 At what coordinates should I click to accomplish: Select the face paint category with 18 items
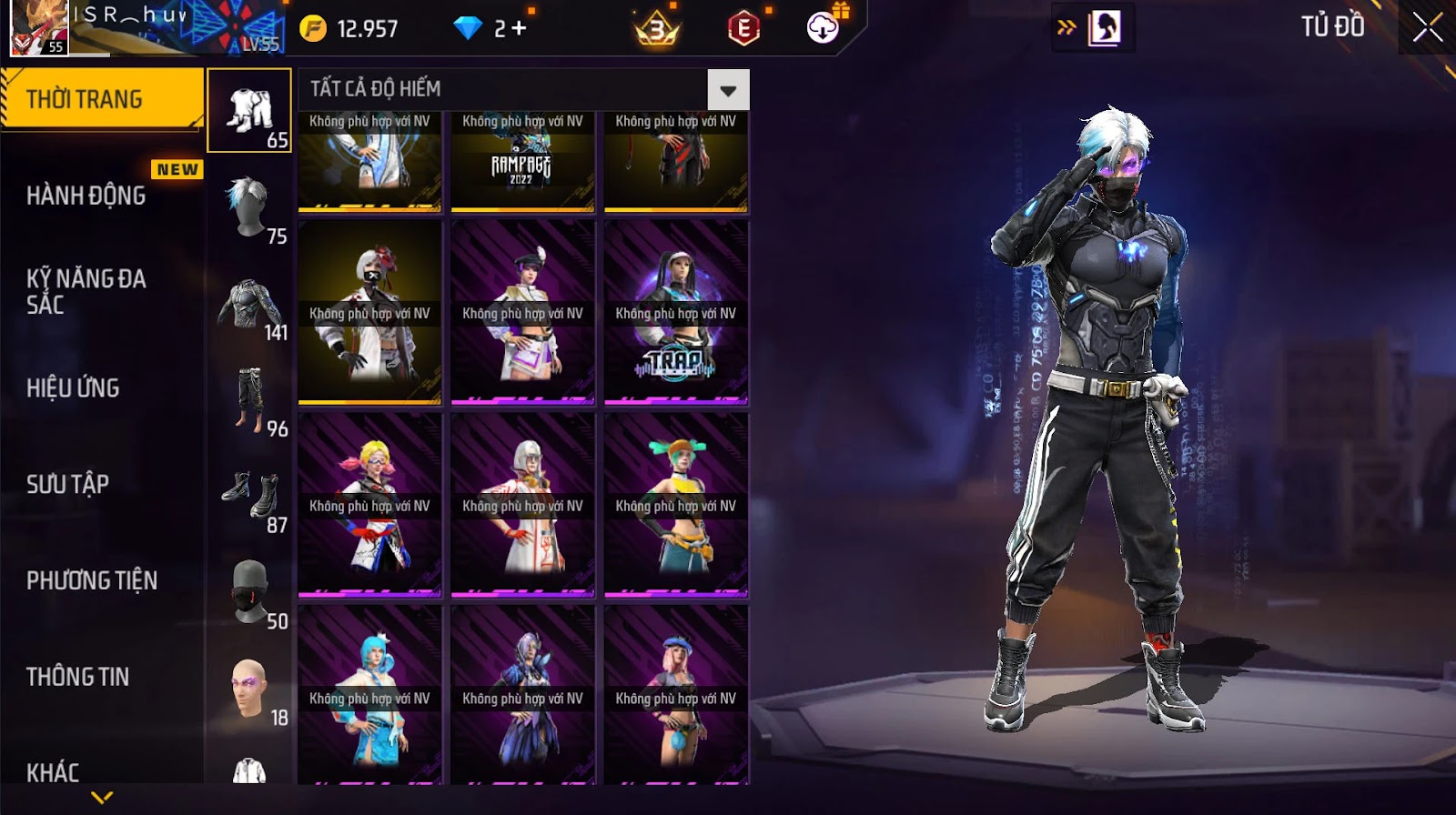(249, 689)
